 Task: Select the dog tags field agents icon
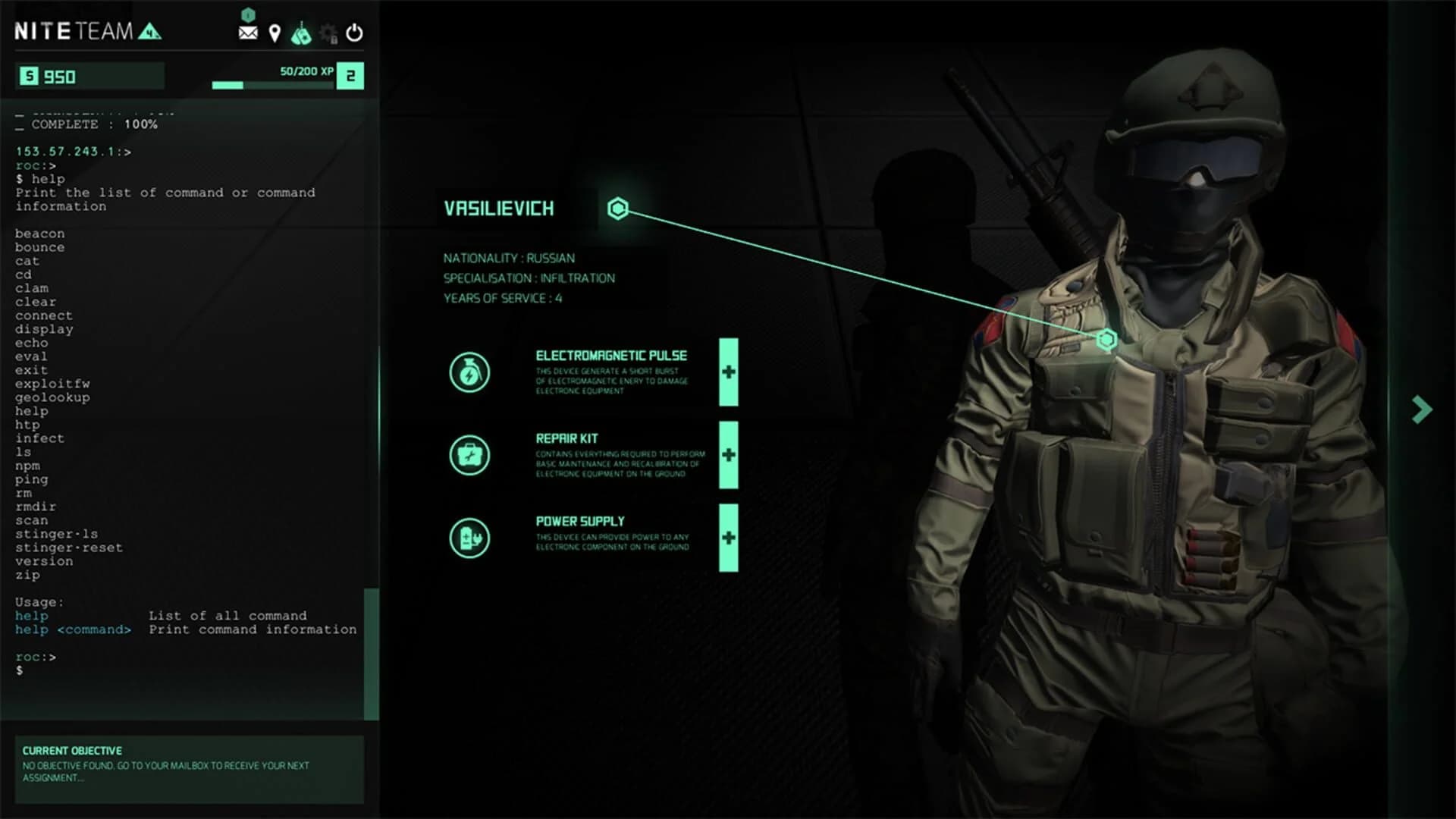(302, 33)
